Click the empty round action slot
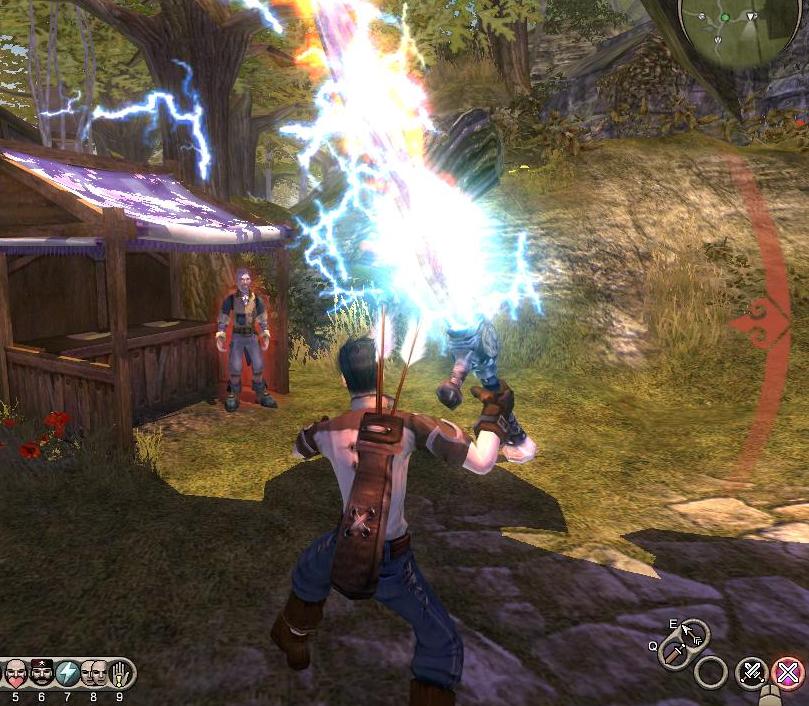Image resolution: width=809 pixels, height=706 pixels. [710, 672]
